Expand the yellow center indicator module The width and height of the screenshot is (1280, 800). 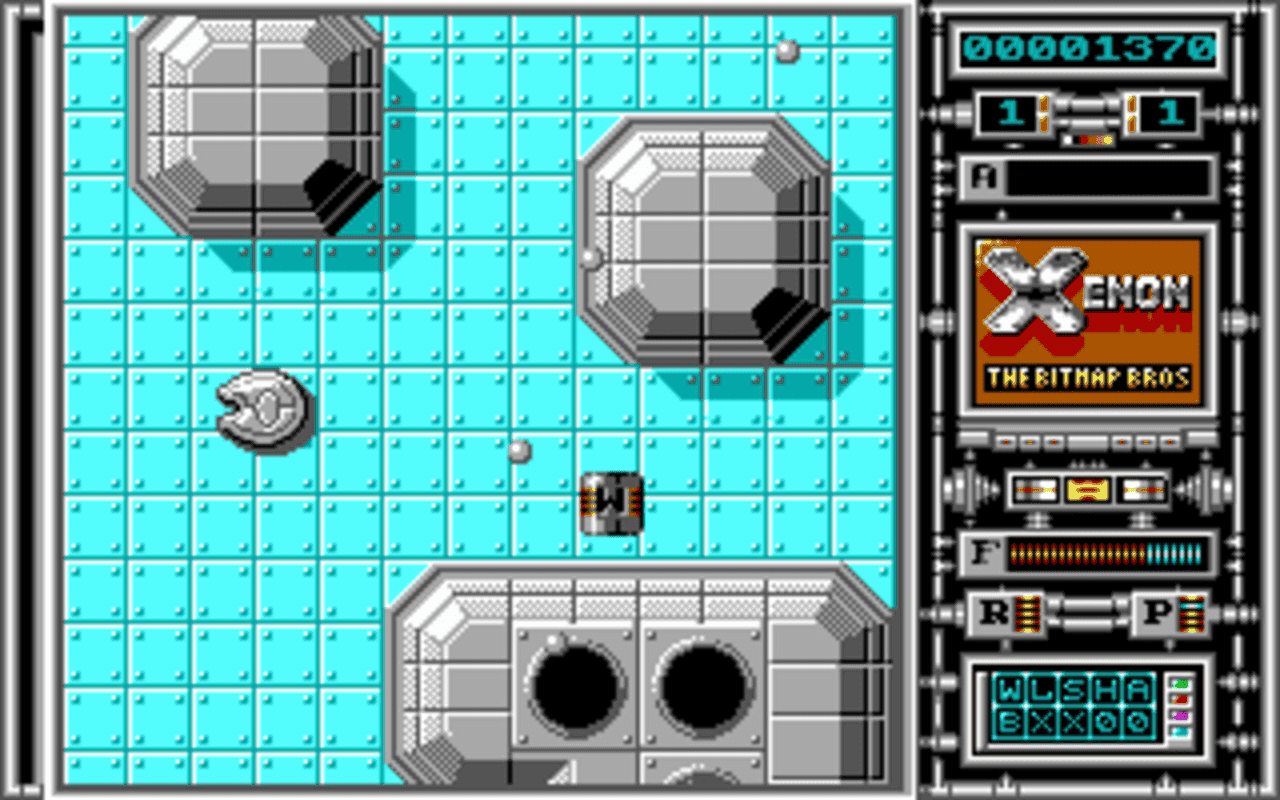pyautogui.click(x=1088, y=489)
